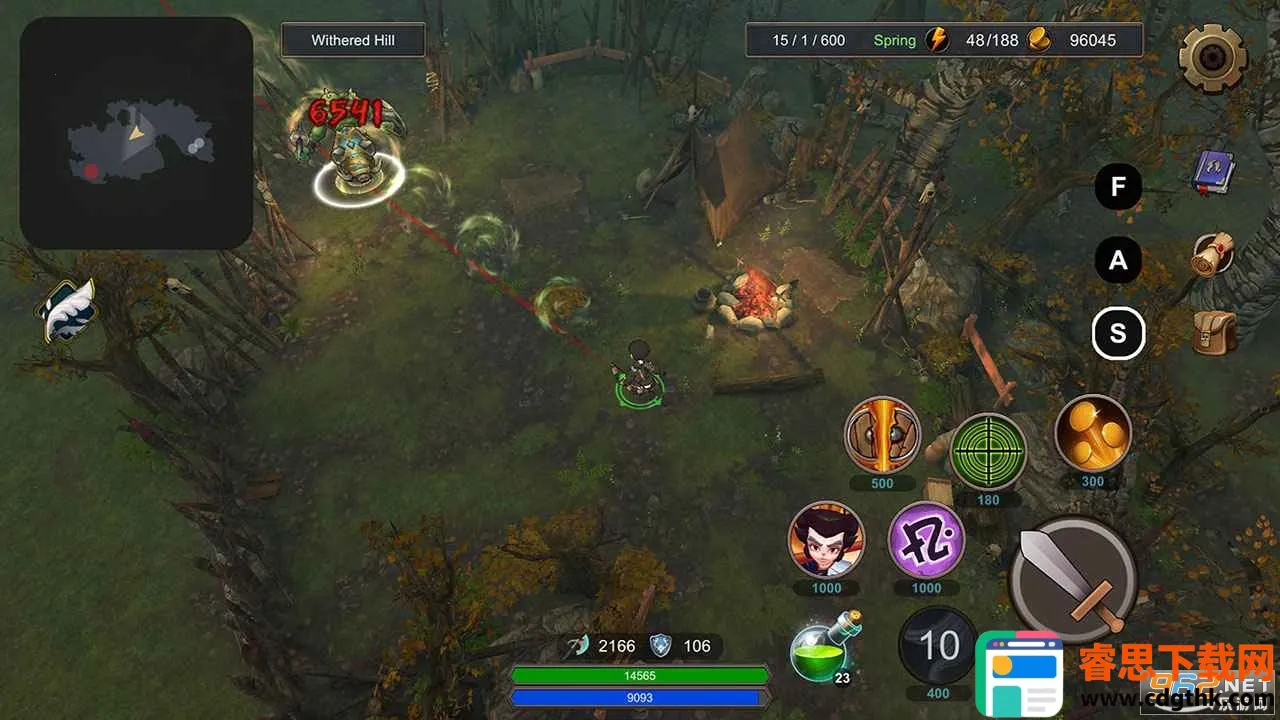Tap the skill on cooldown showing 10

pos(938,646)
